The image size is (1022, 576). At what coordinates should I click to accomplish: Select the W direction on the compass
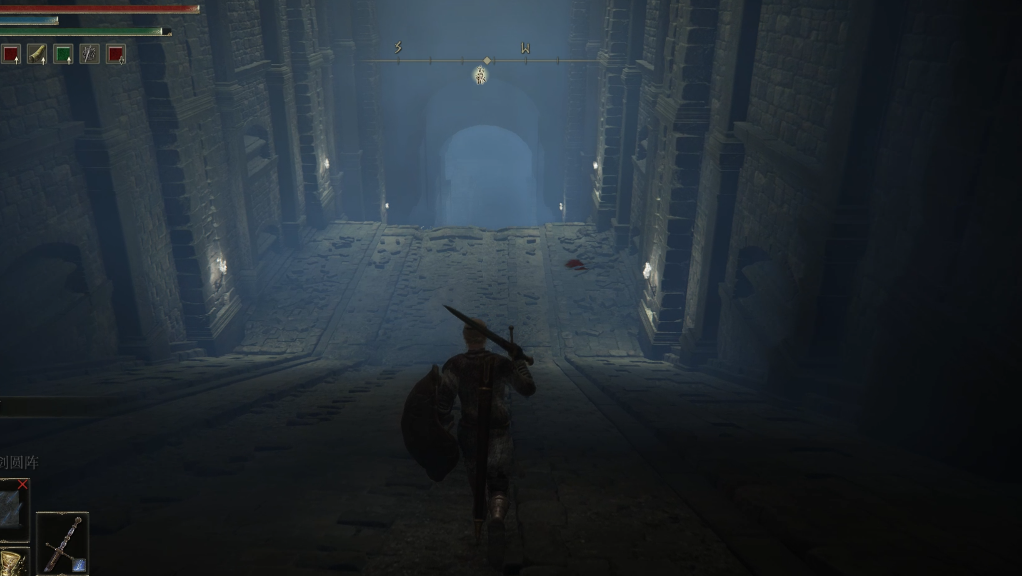(x=525, y=48)
